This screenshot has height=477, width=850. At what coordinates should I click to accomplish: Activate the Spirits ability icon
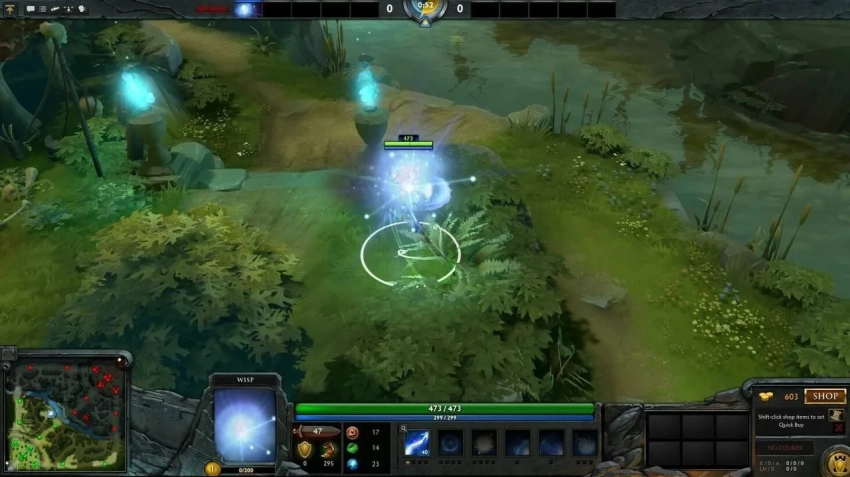click(450, 443)
